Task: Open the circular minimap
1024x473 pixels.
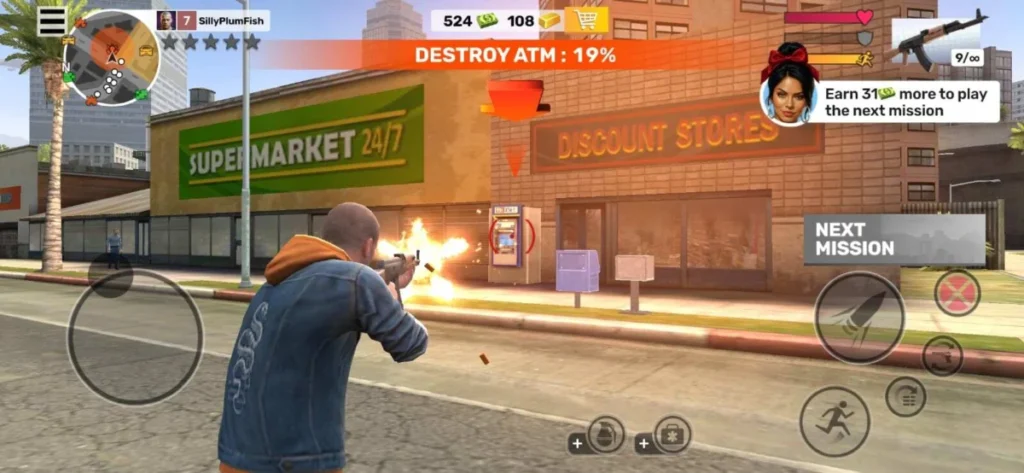Action: [111, 58]
